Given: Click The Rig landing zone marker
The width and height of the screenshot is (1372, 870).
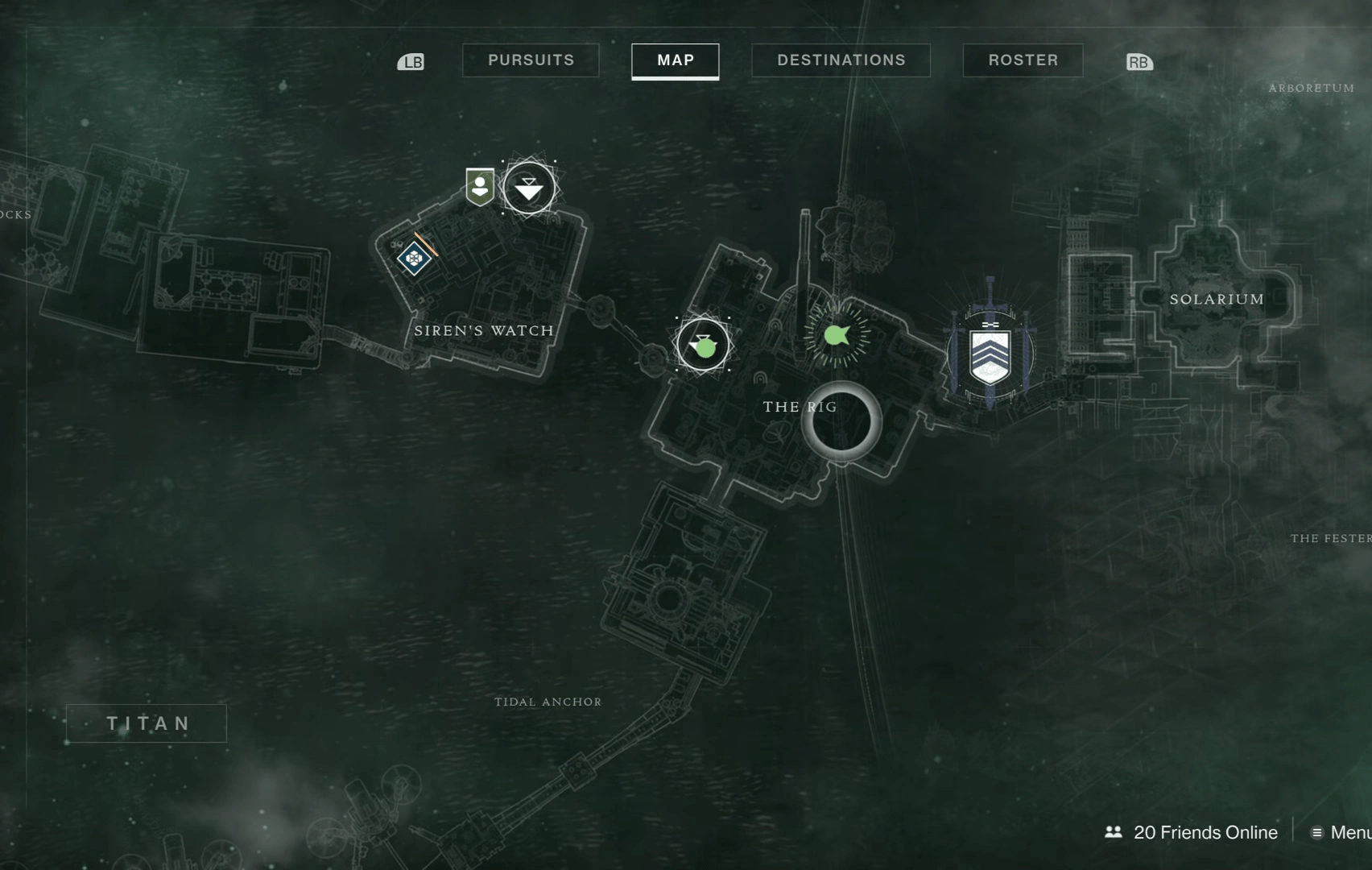Looking at the screenshot, I should (x=703, y=345).
